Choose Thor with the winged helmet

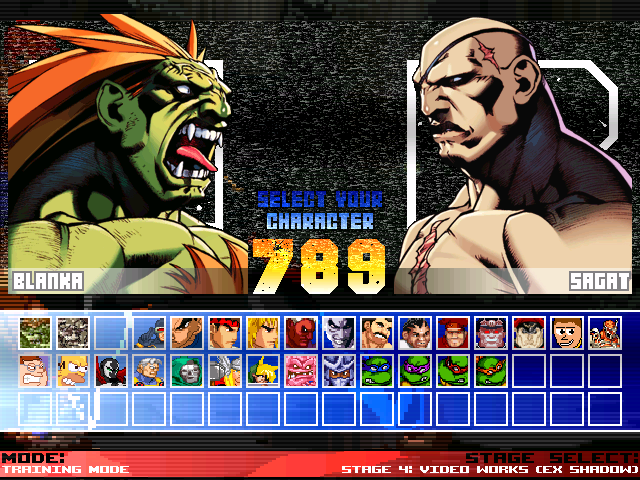click(225, 371)
